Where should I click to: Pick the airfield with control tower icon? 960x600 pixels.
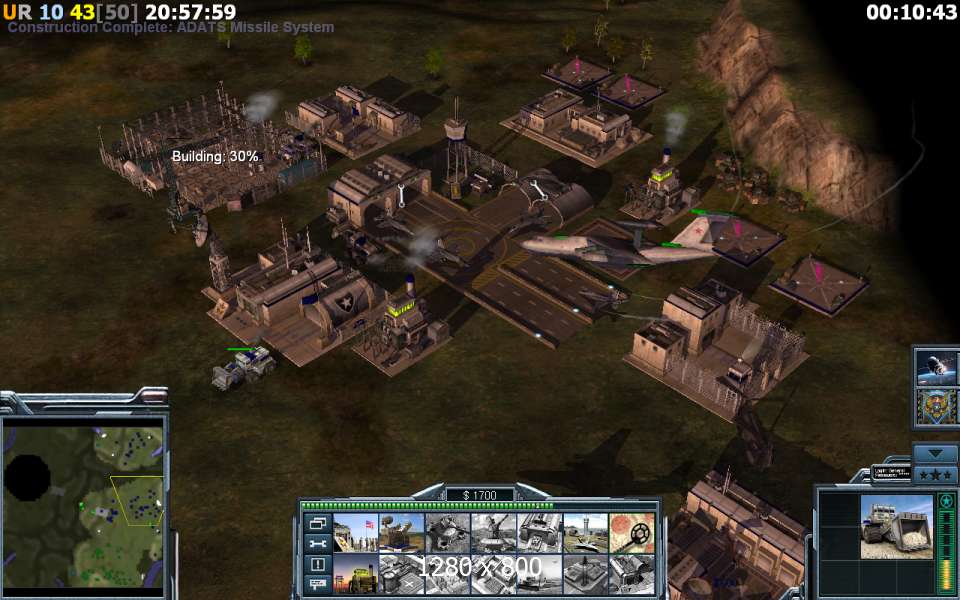click(x=585, y=533)
